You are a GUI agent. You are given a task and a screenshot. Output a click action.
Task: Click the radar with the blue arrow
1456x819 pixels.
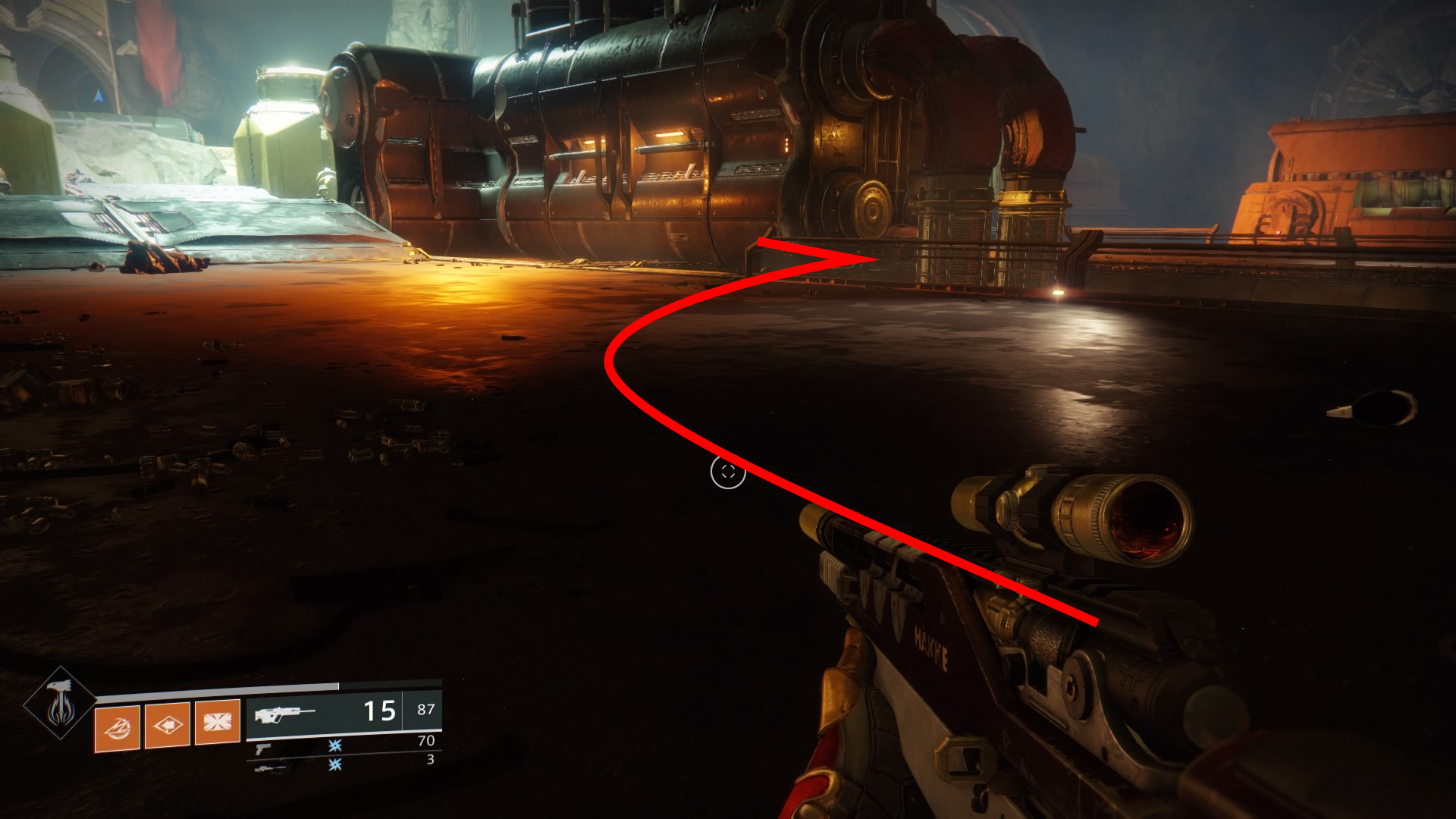click(x=98, y=96)
